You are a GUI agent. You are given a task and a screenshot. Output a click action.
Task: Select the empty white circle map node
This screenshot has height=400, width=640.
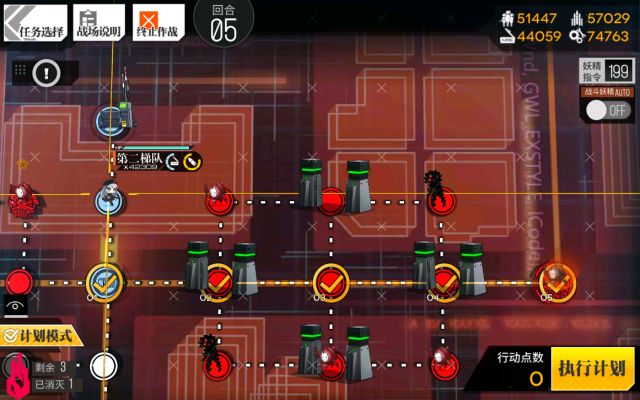point(103,366)
